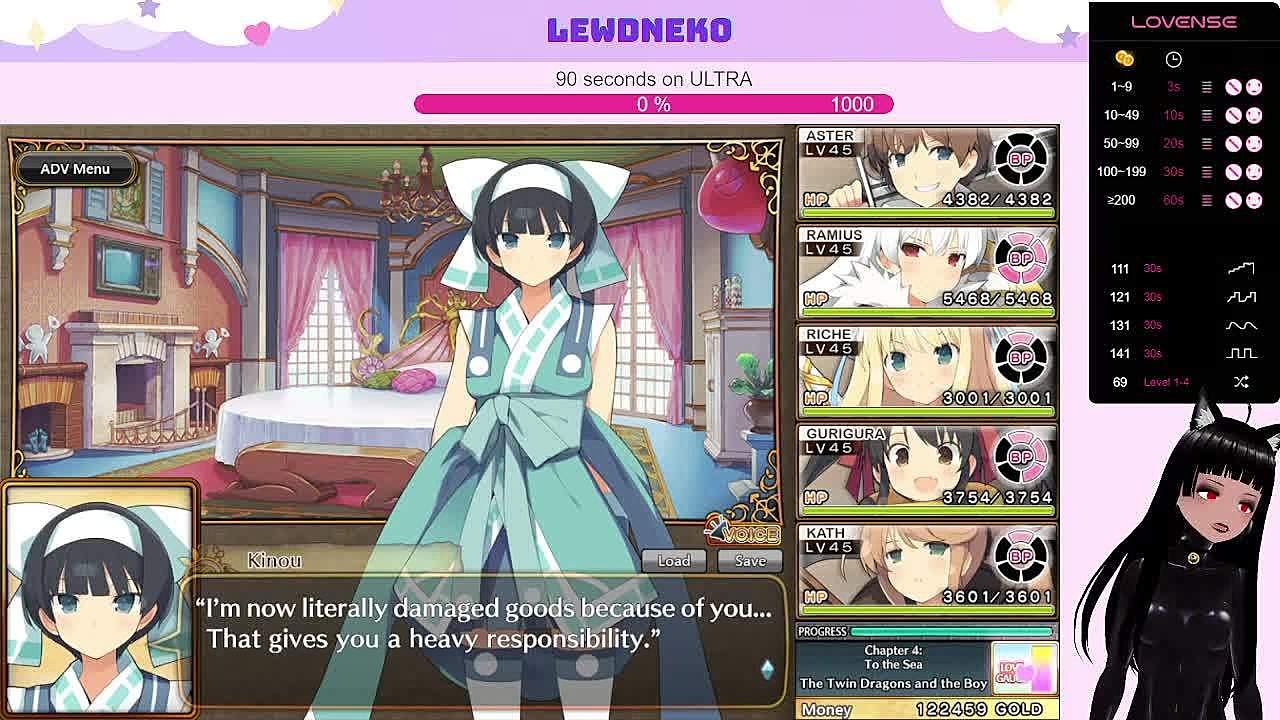1280x720 pixels.
Task: Pick Kath's party panel
Action: (x=927, y=569)
